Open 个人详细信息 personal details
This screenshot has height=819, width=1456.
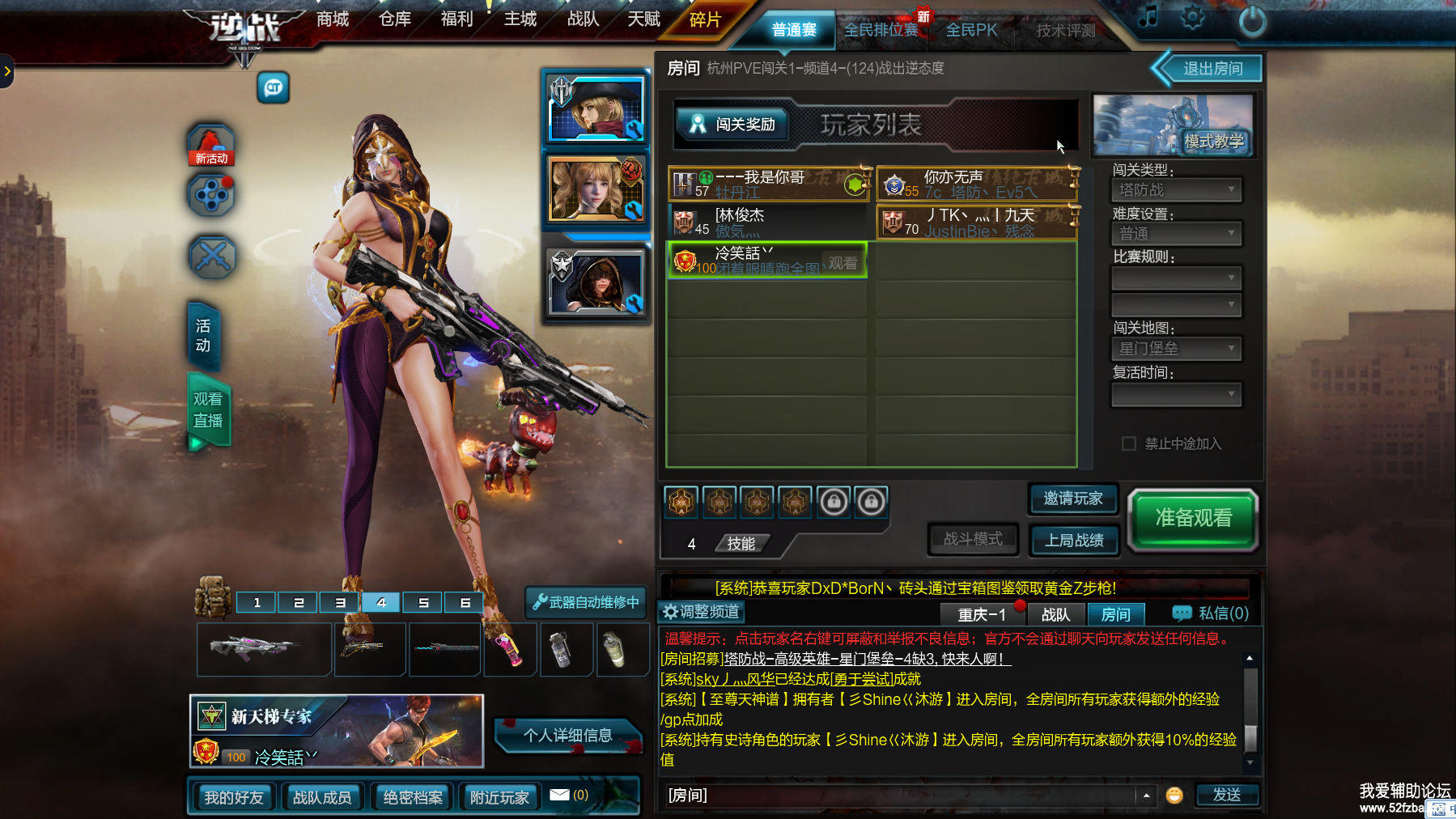pos(567,736)
